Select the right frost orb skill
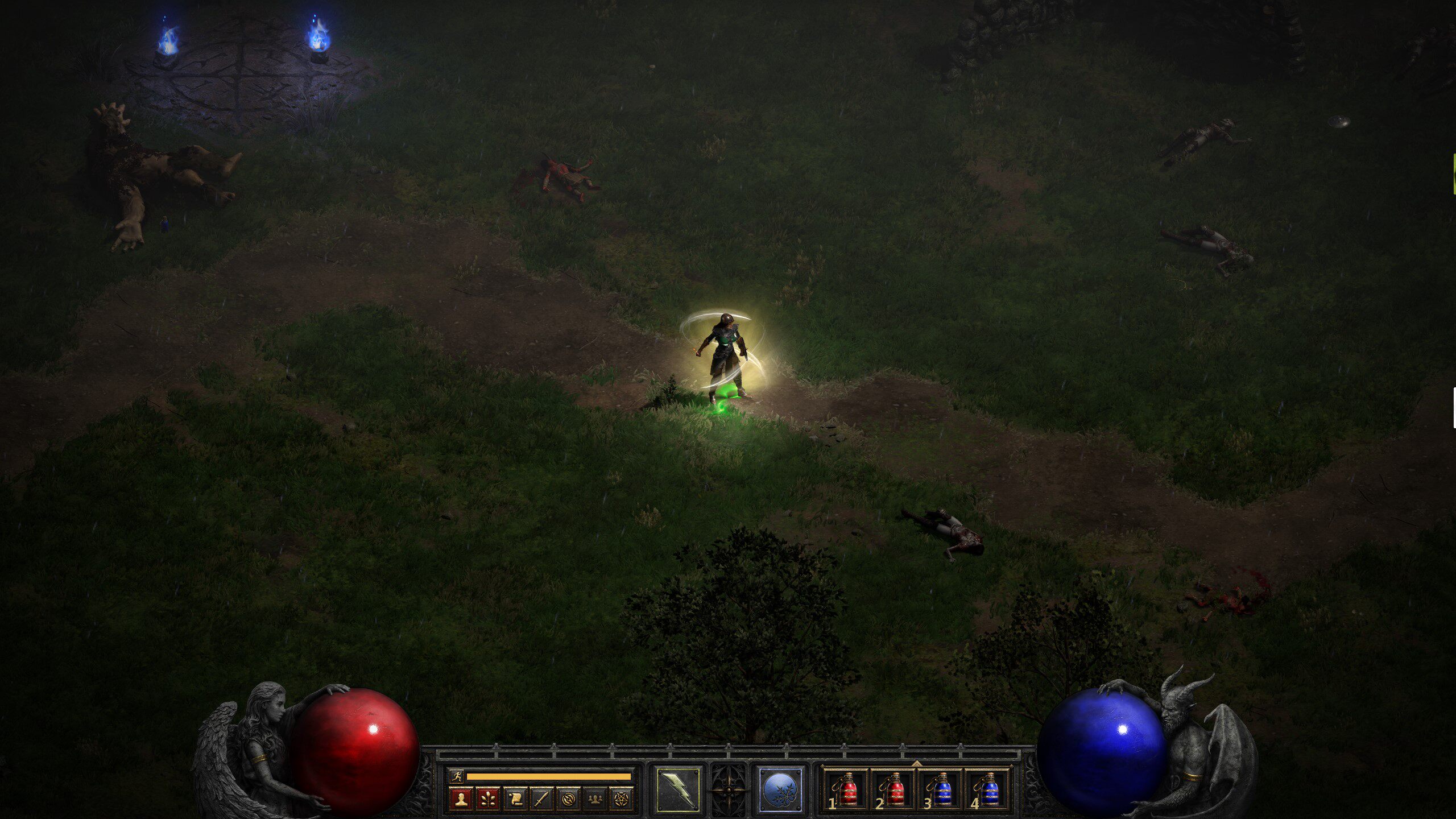 click(780, 789)
